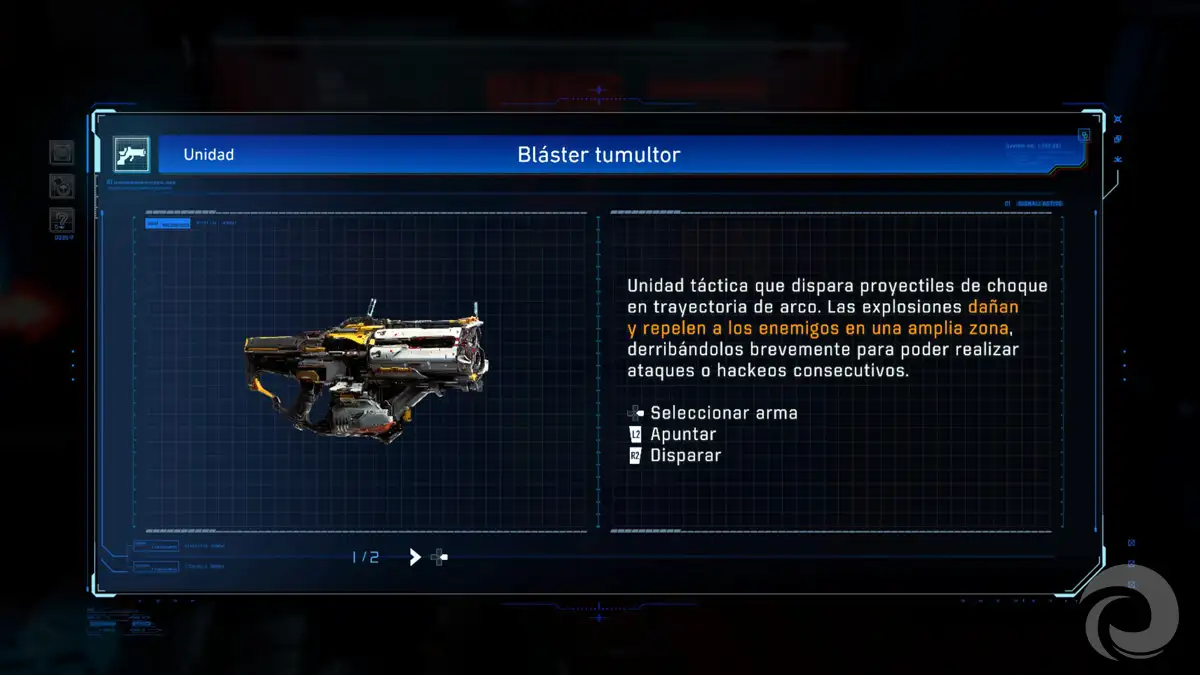Go to the next tutorial page arrow
The height and width of the screenshot is (675, 1200).
coord(415,557)
